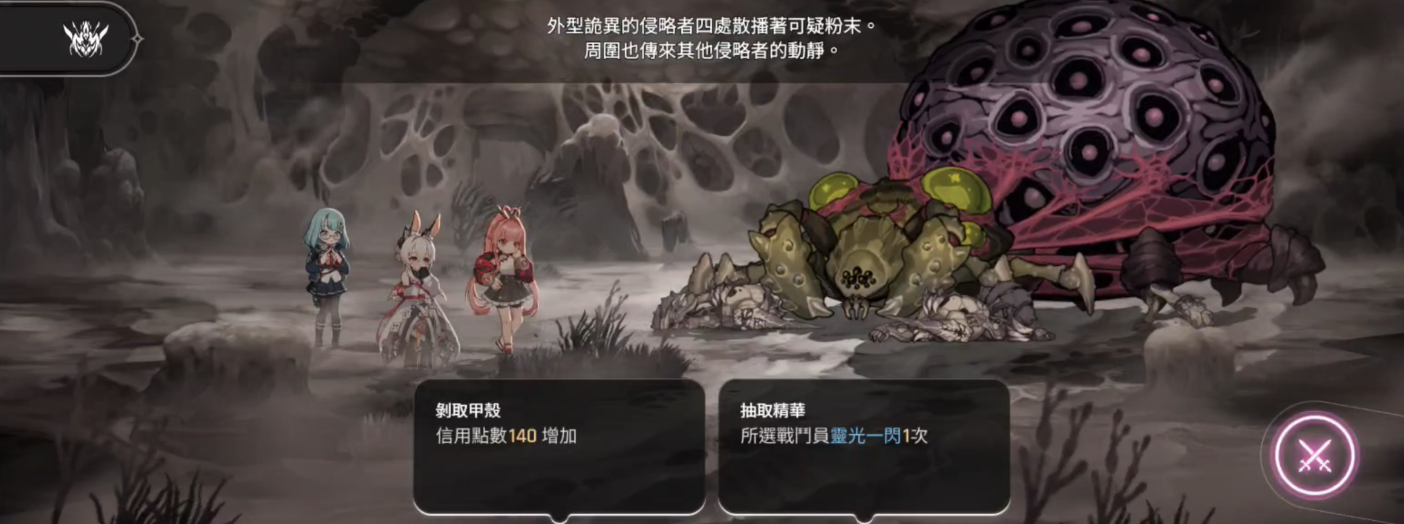
Task: Select the 抽取精華 epiphany option
Action: pyautogui.click(x=864, y=446)
